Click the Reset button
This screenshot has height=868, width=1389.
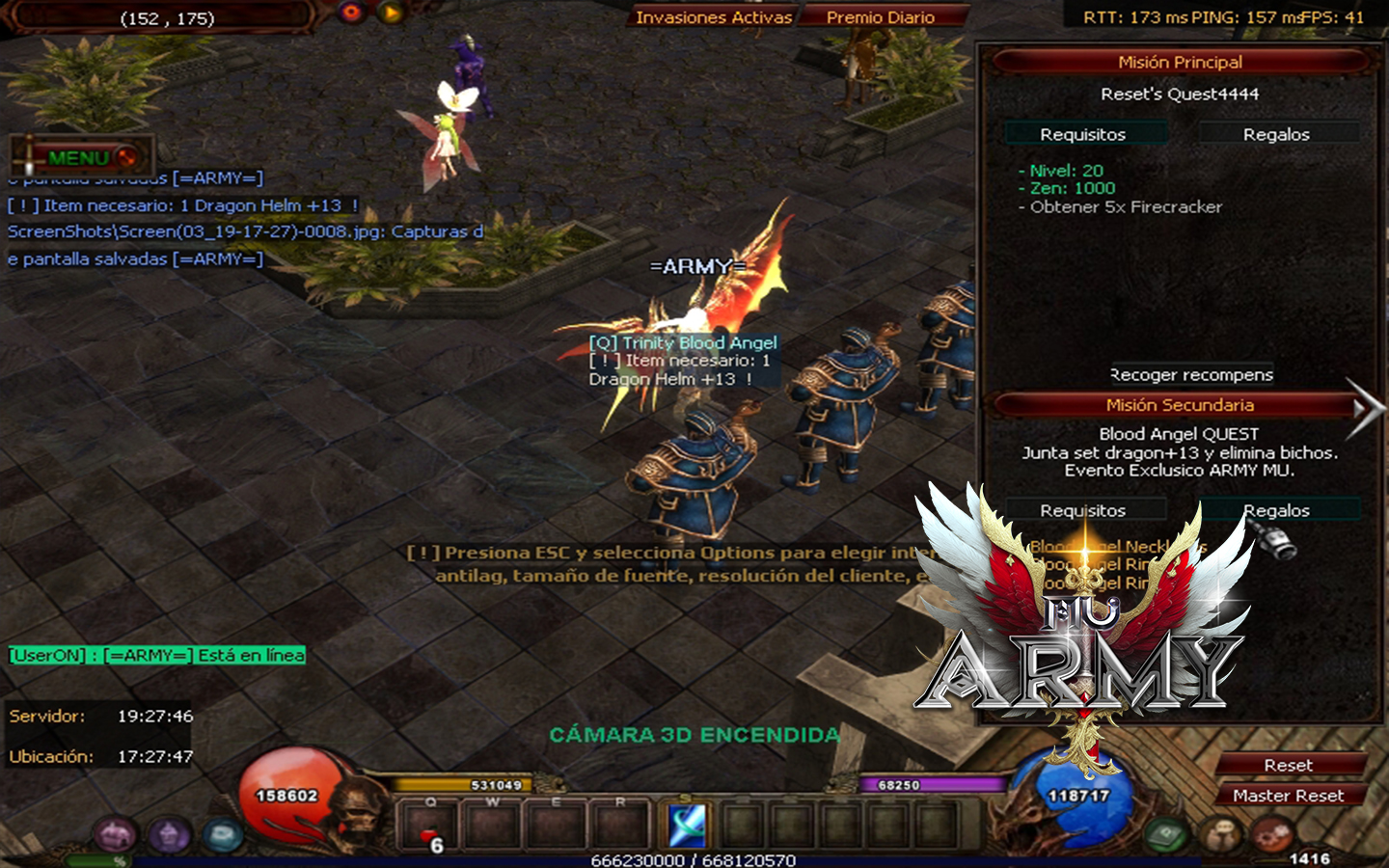(1288, 765)
